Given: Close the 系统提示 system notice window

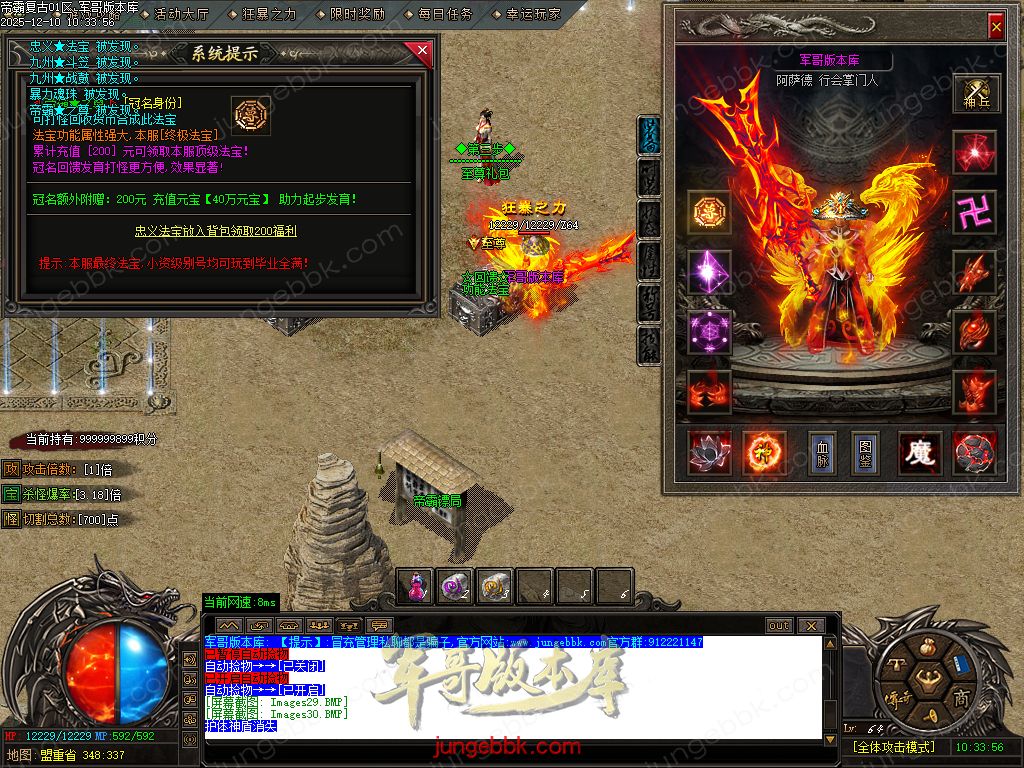Looking at the screenshot, I should [422, 50].
